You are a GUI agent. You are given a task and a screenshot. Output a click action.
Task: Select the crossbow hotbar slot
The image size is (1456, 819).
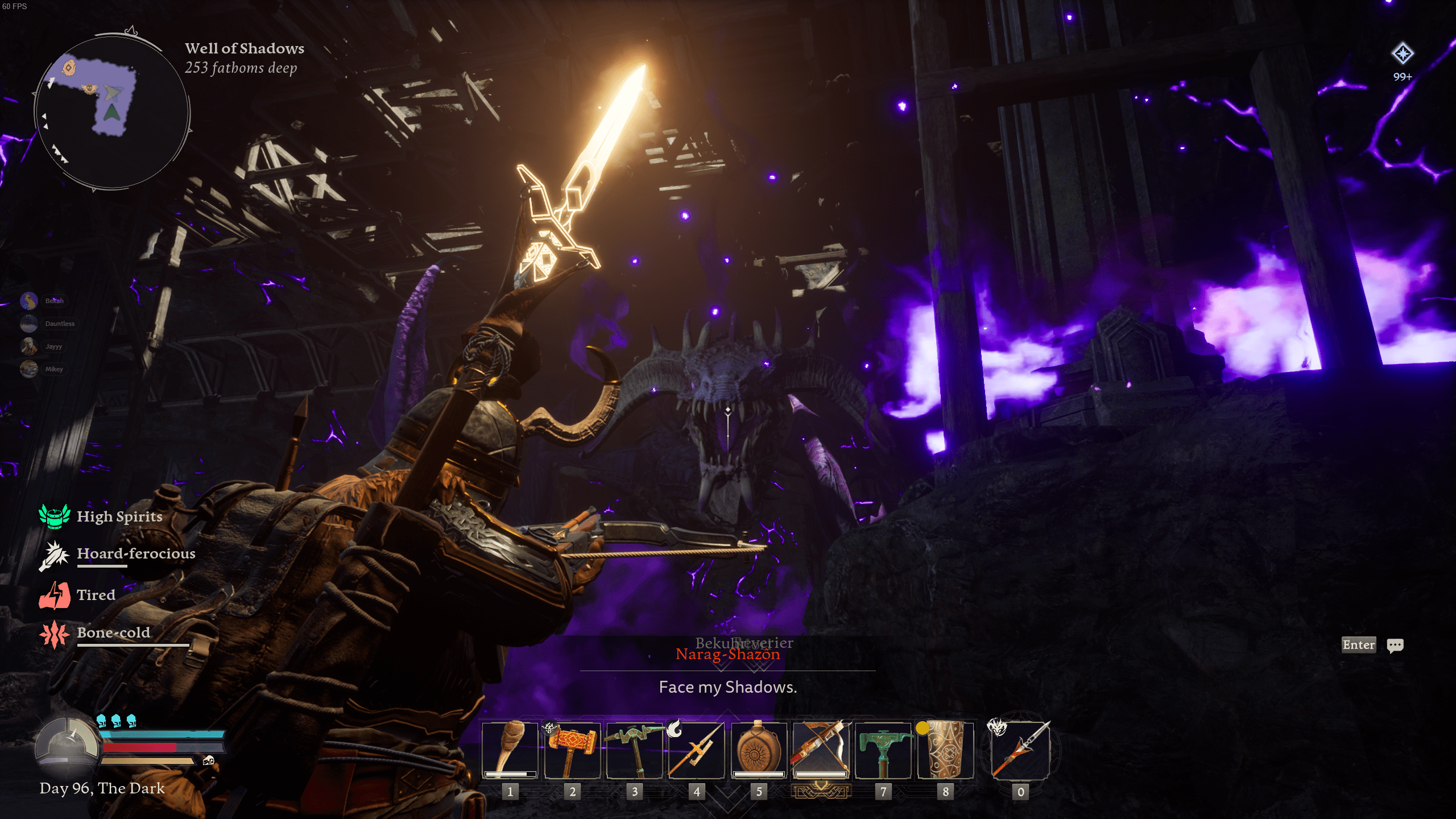(820, 750)
